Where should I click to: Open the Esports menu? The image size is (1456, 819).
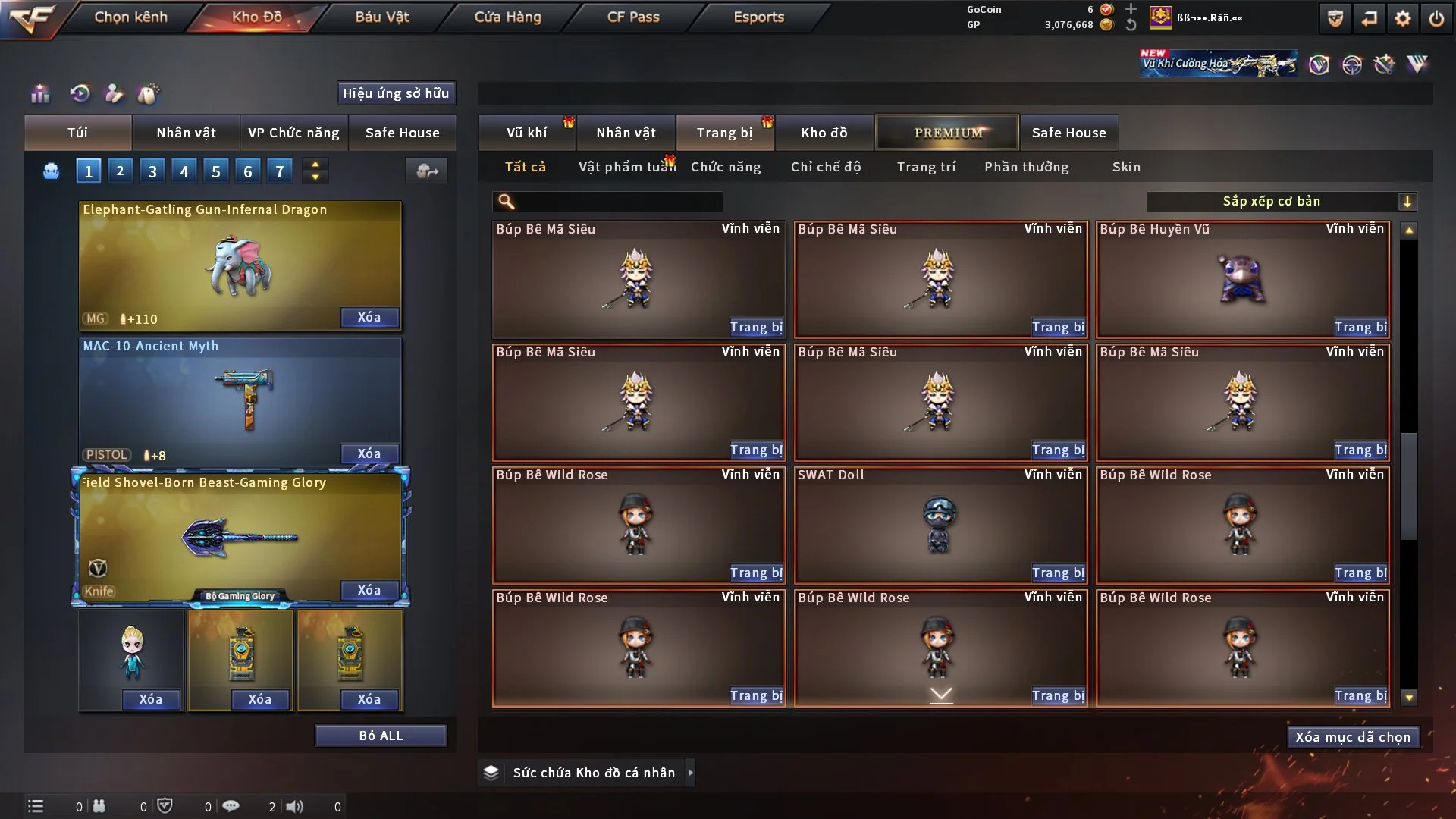758,17
